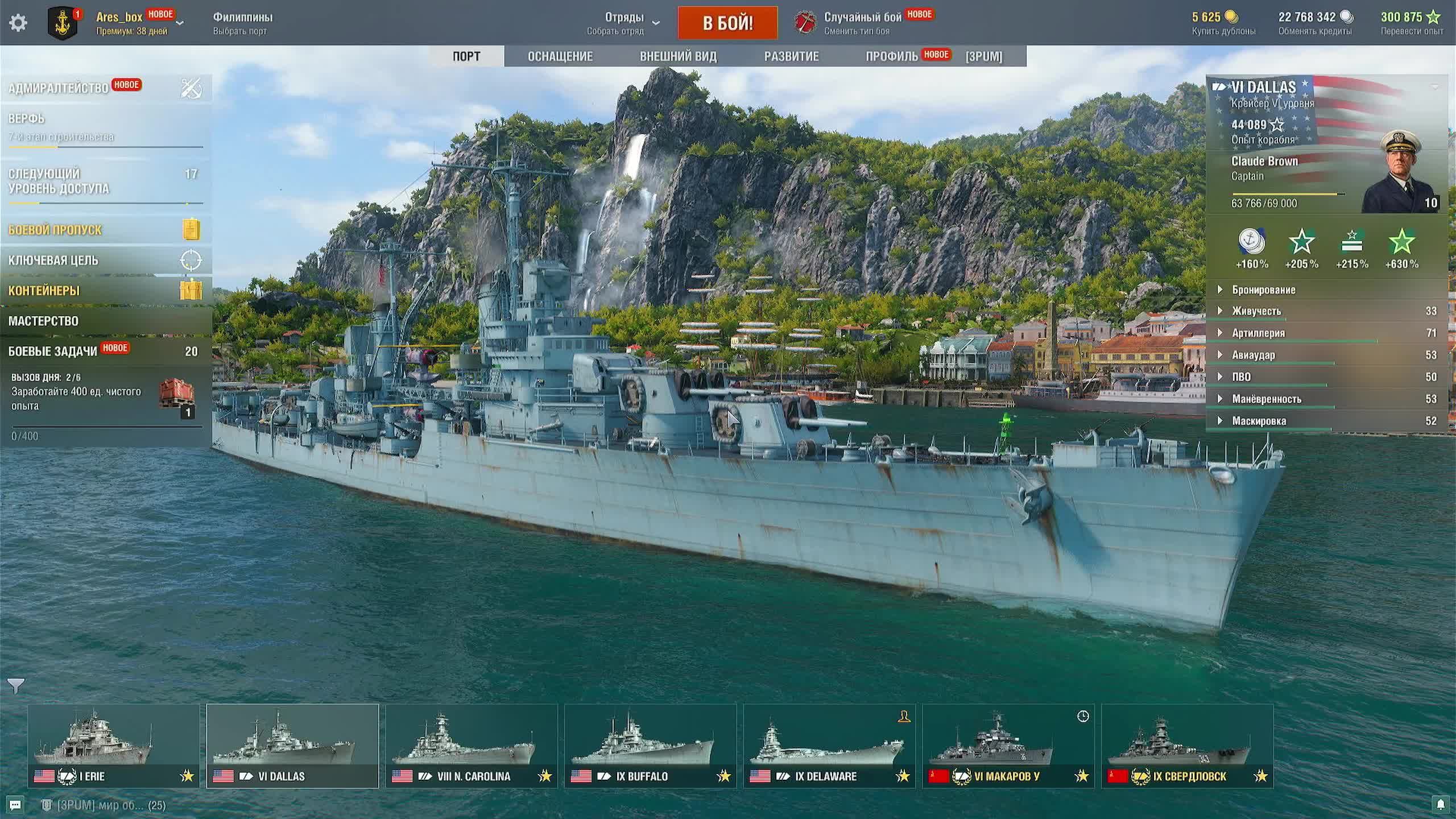Viewport: 1456px width, 819px height.
Task: Choose the IX Buffalo in the carousel
Action: [x=650, y=746]
